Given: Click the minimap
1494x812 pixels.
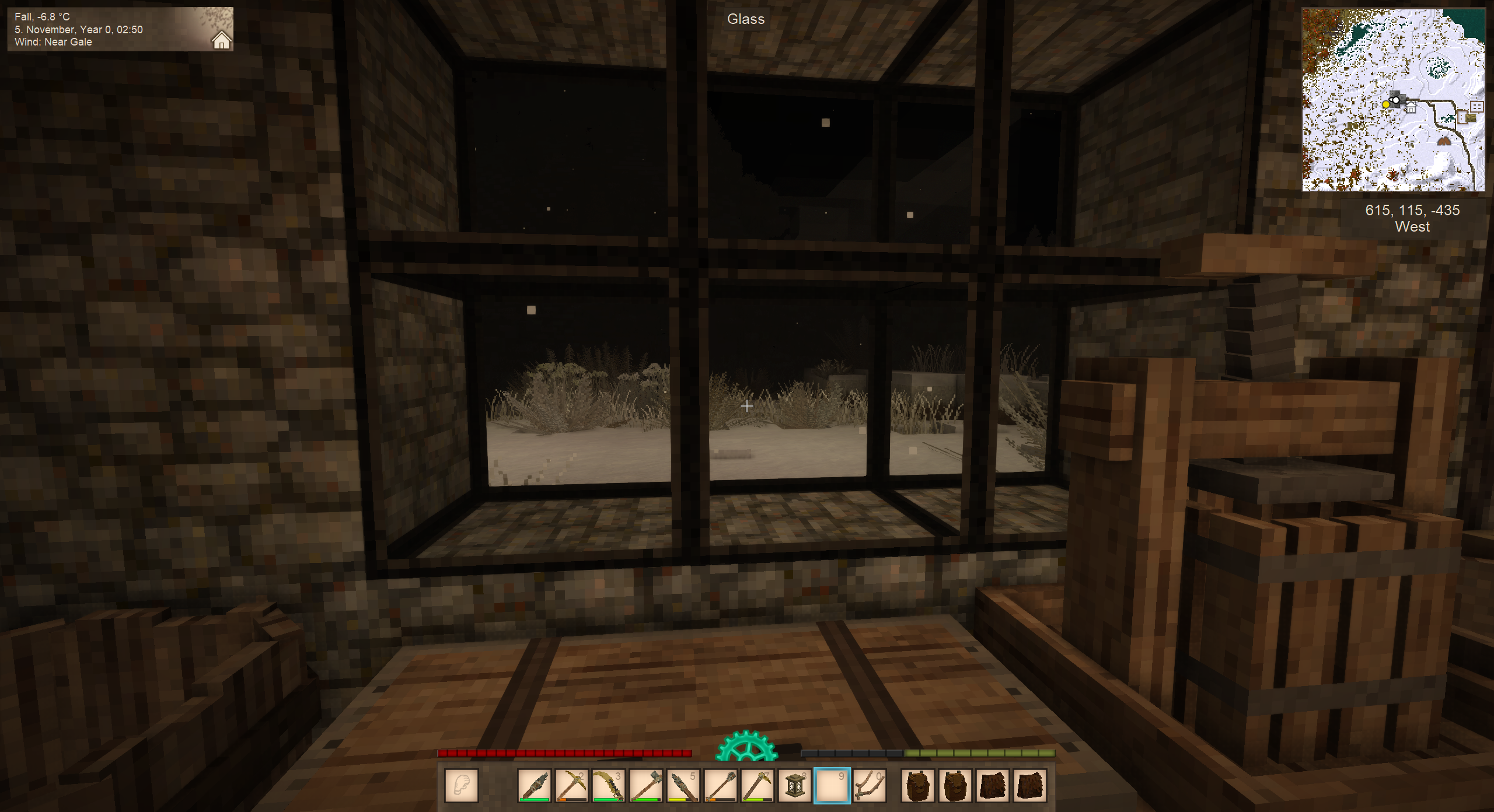Looking at the screenshot, I should click(x=1393, y=100).
